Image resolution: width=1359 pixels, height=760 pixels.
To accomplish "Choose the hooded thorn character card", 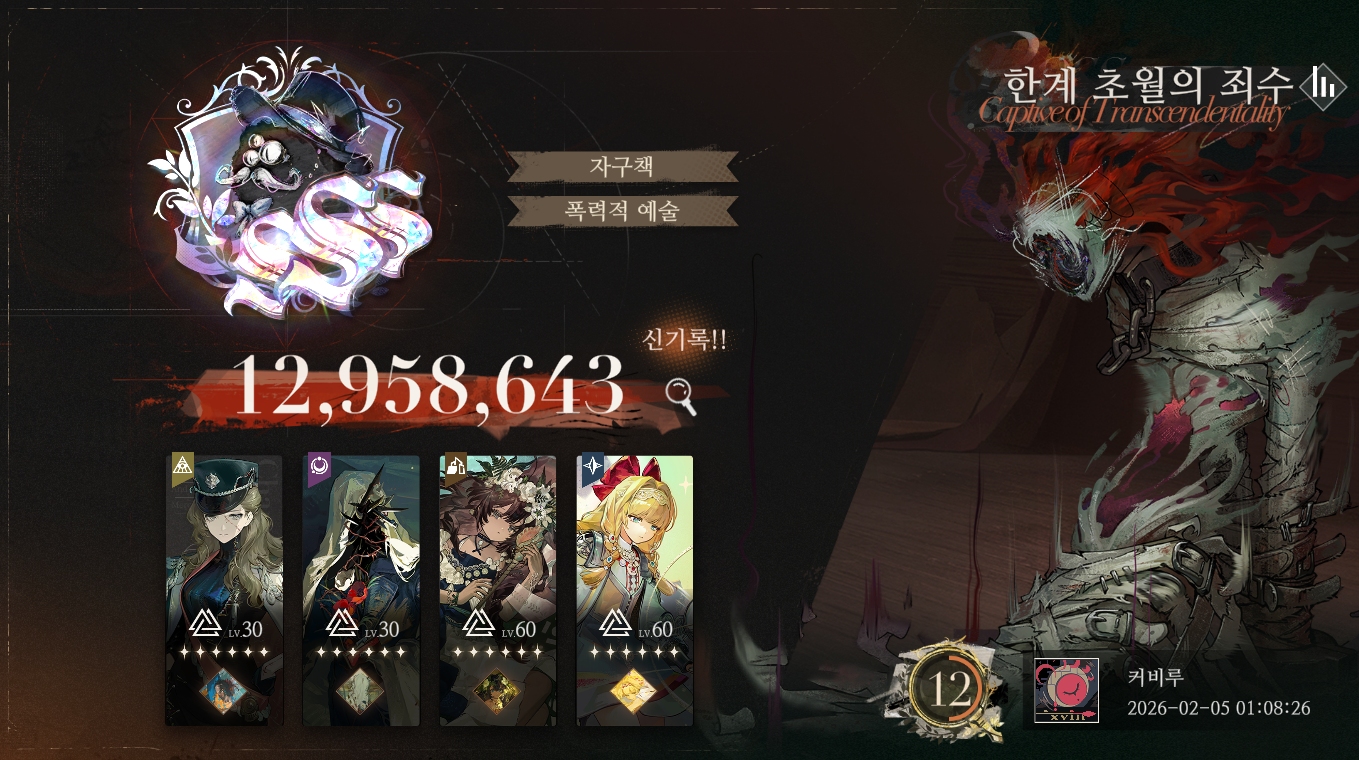I will (361, 589).
